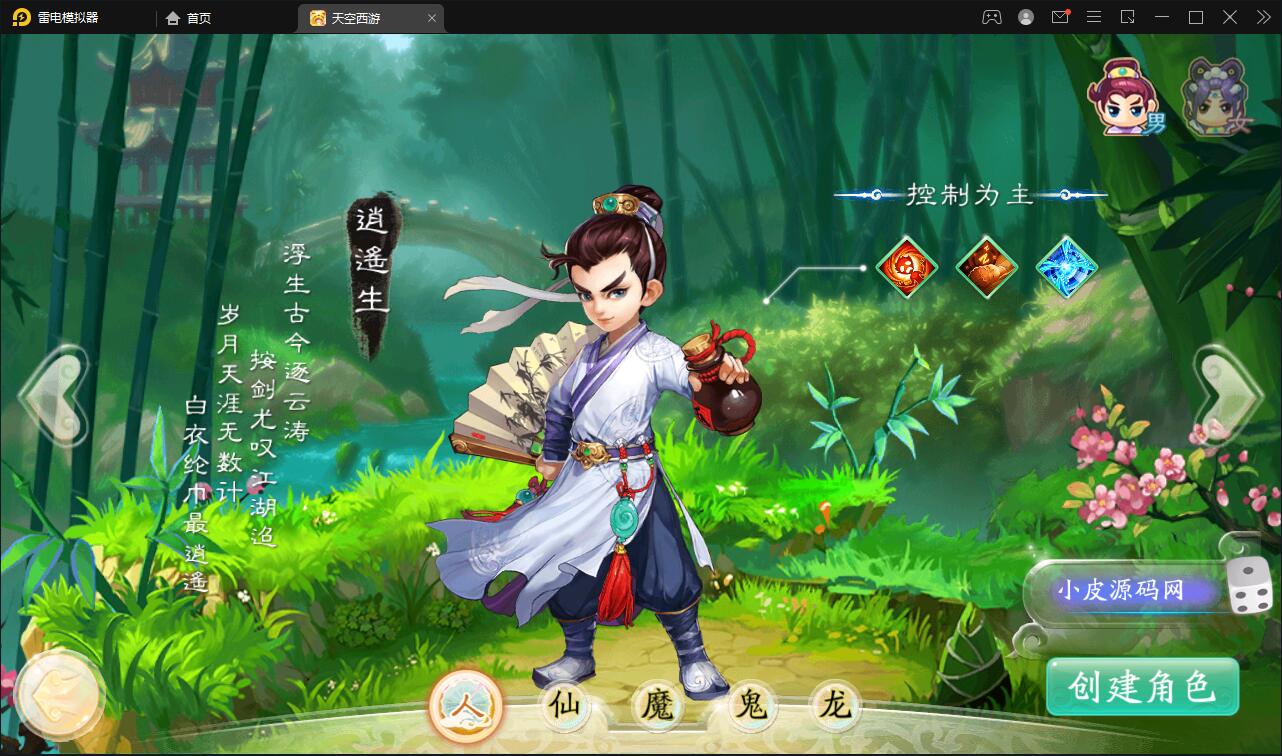Select the red cat control skill icon
Screen dimensions: 1282x756
[x=908, y=268]
